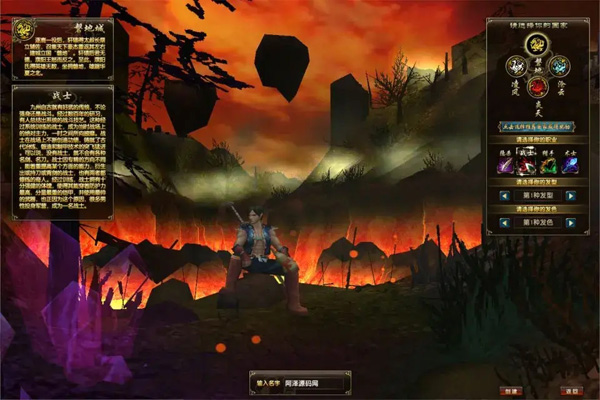600x400 pixels.
Task: Choose the blue sorcerer class icon
Action: pos(570,165)
